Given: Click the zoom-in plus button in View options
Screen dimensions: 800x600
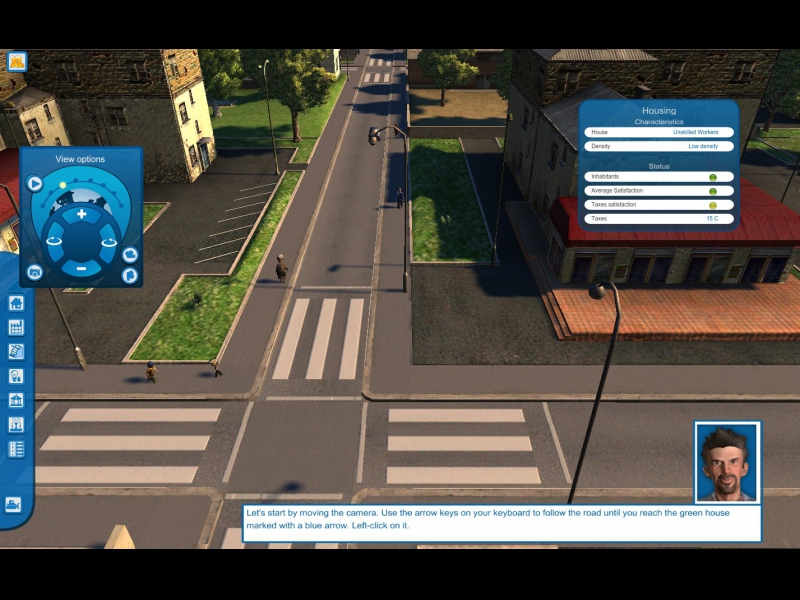Looking at the screenshot, I should pyautogui.click(x=82, y=214).
